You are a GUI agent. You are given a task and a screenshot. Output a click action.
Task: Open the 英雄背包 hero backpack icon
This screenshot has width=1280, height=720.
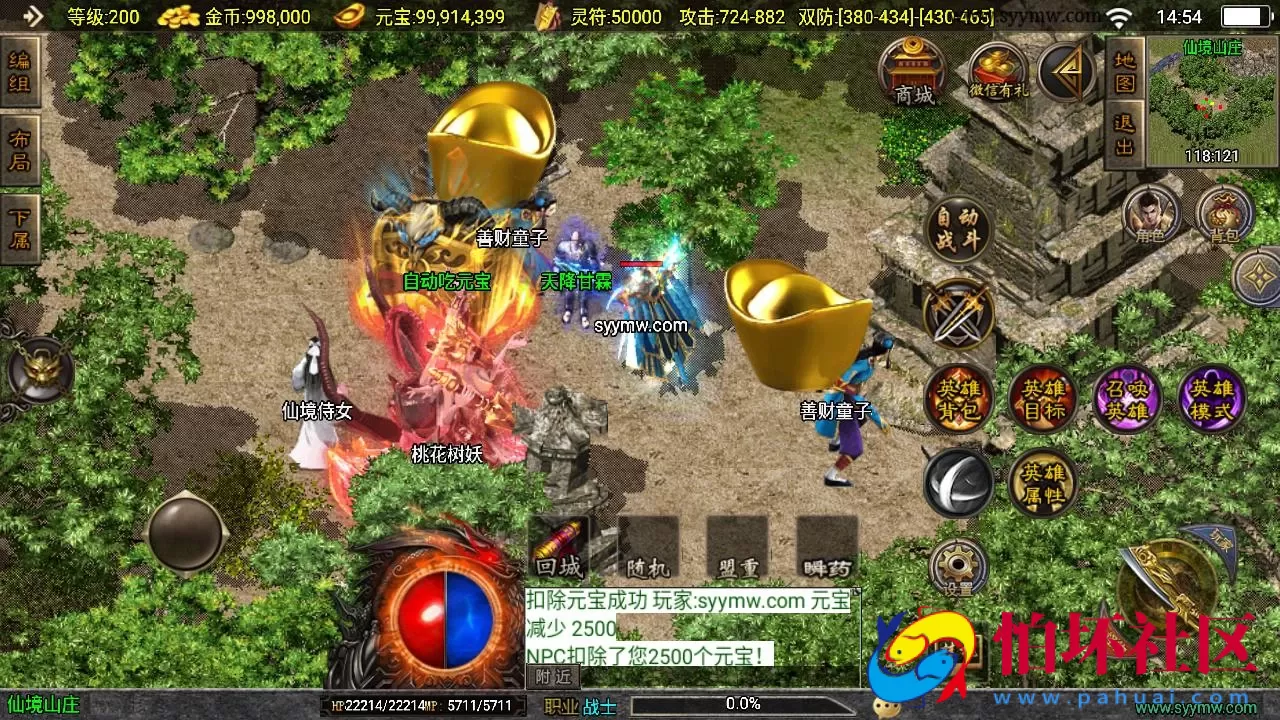pos(956,399)
